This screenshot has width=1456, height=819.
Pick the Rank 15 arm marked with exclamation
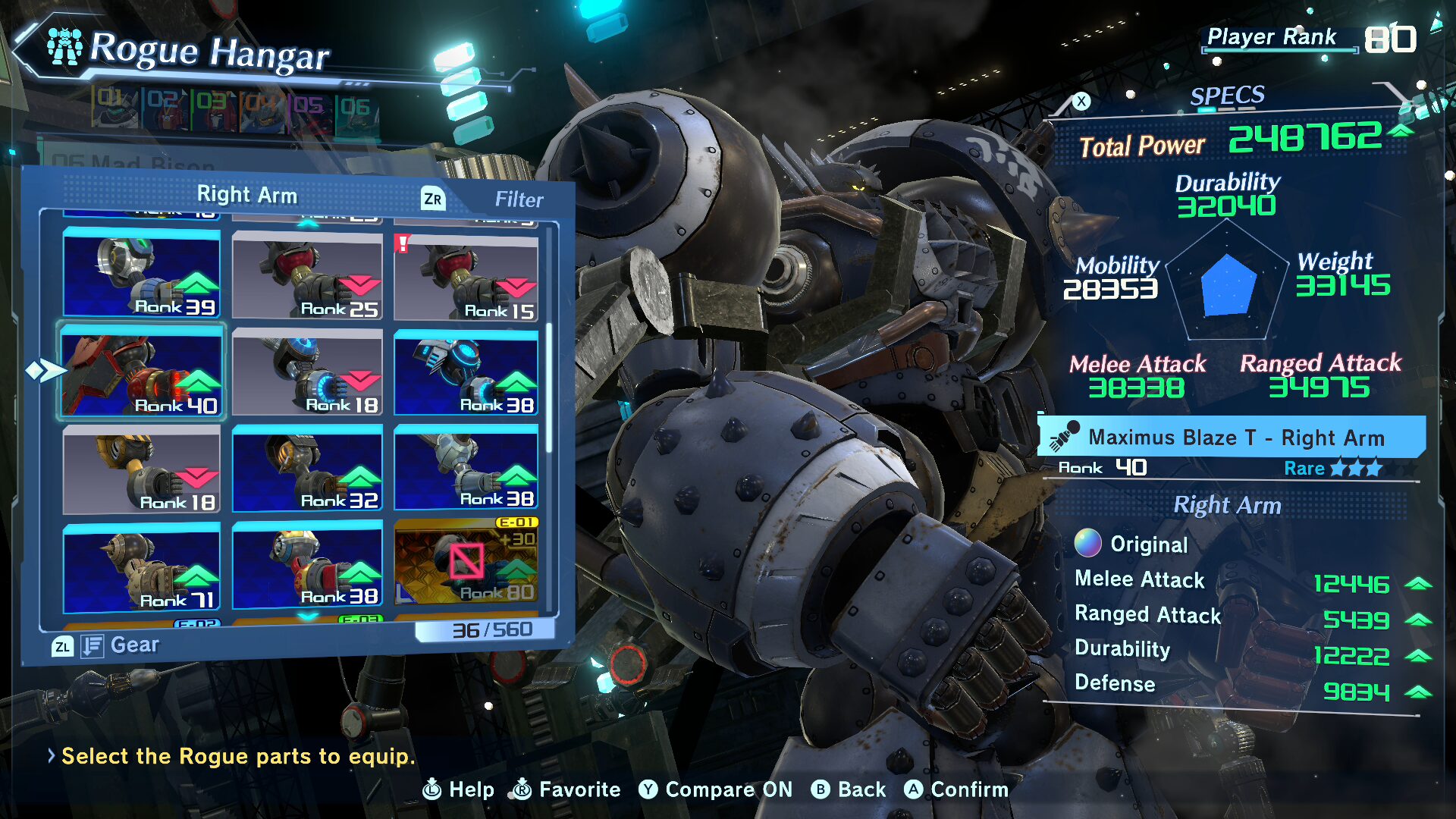[466, 278]
